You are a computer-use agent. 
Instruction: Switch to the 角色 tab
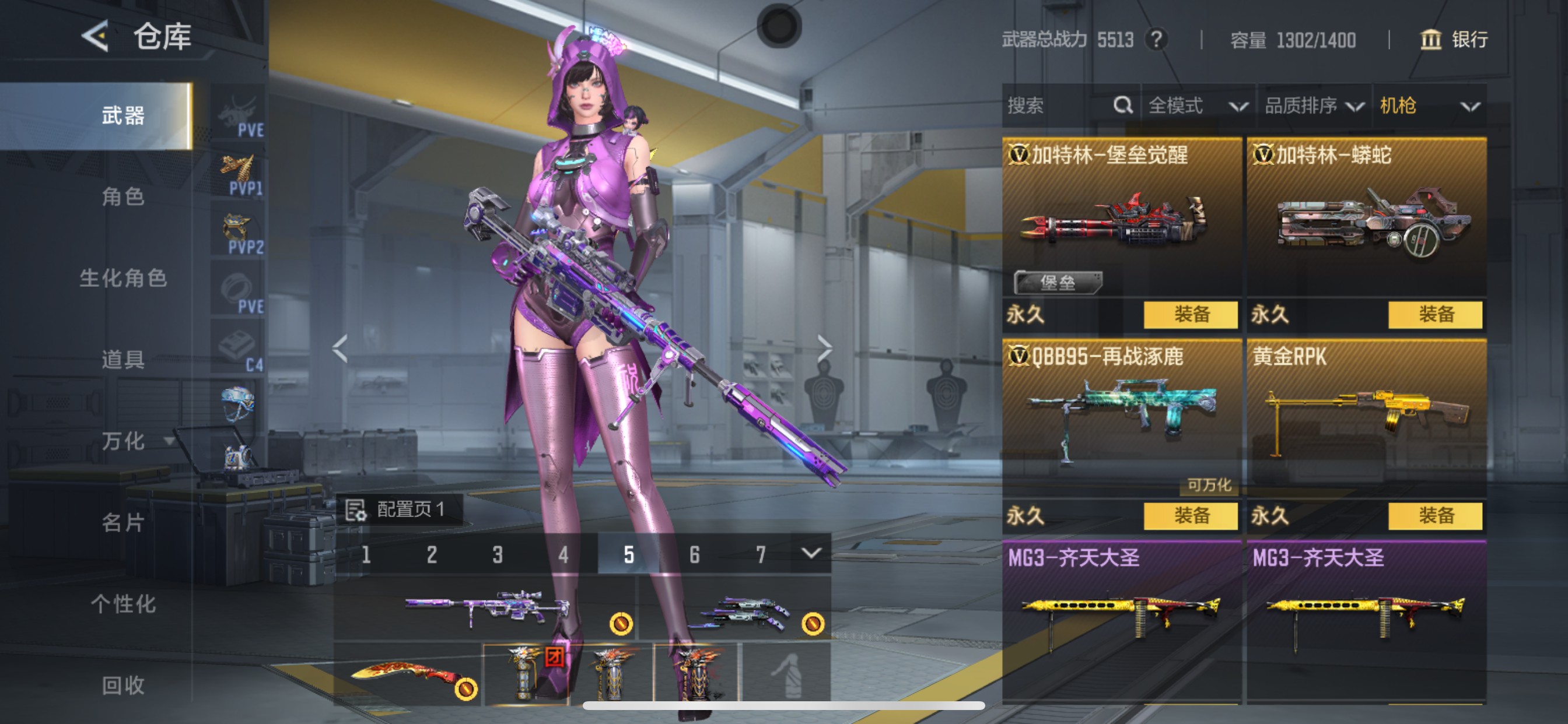123,196
